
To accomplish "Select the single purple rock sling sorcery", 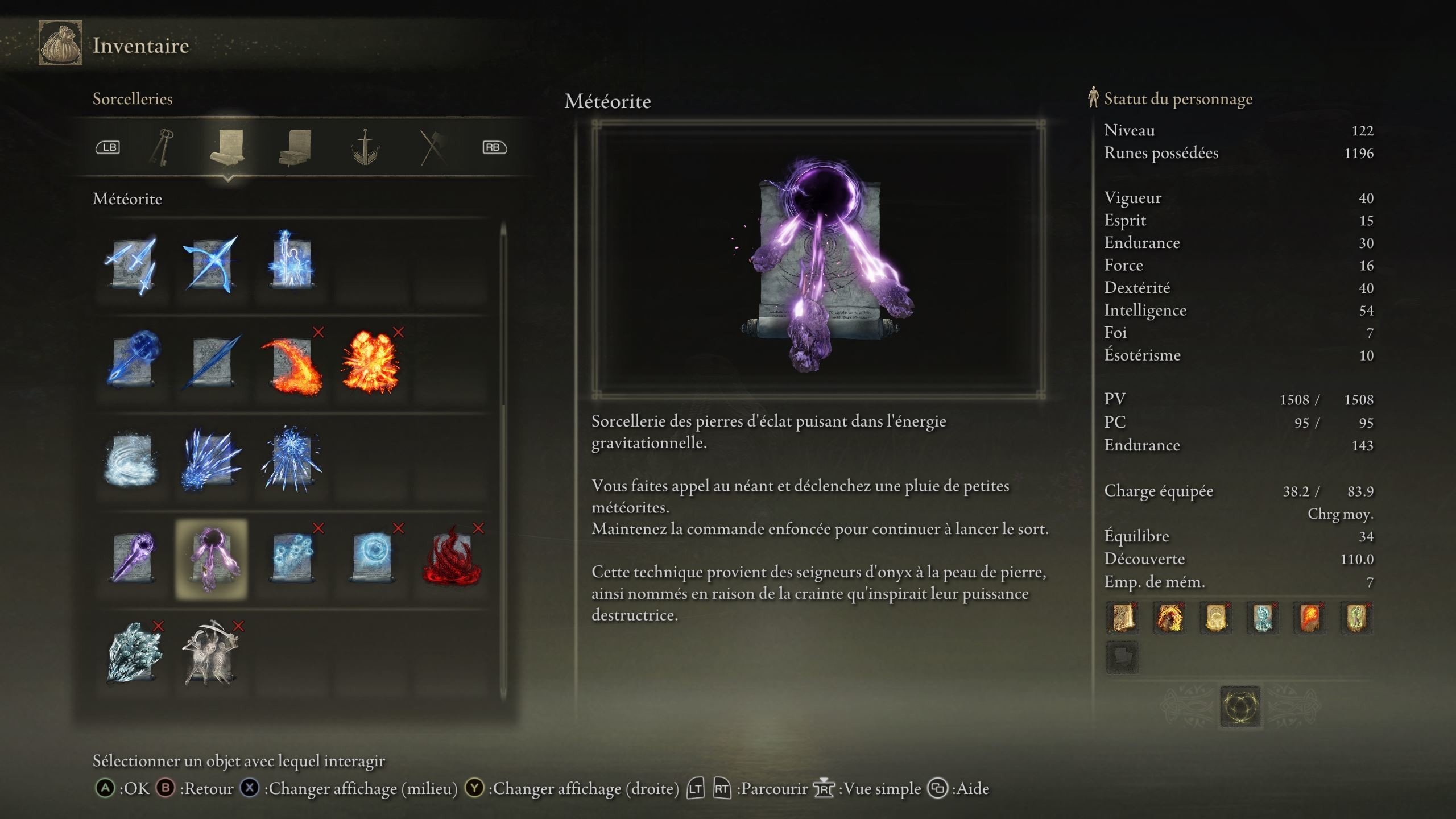I will click(x=133, y=559).
